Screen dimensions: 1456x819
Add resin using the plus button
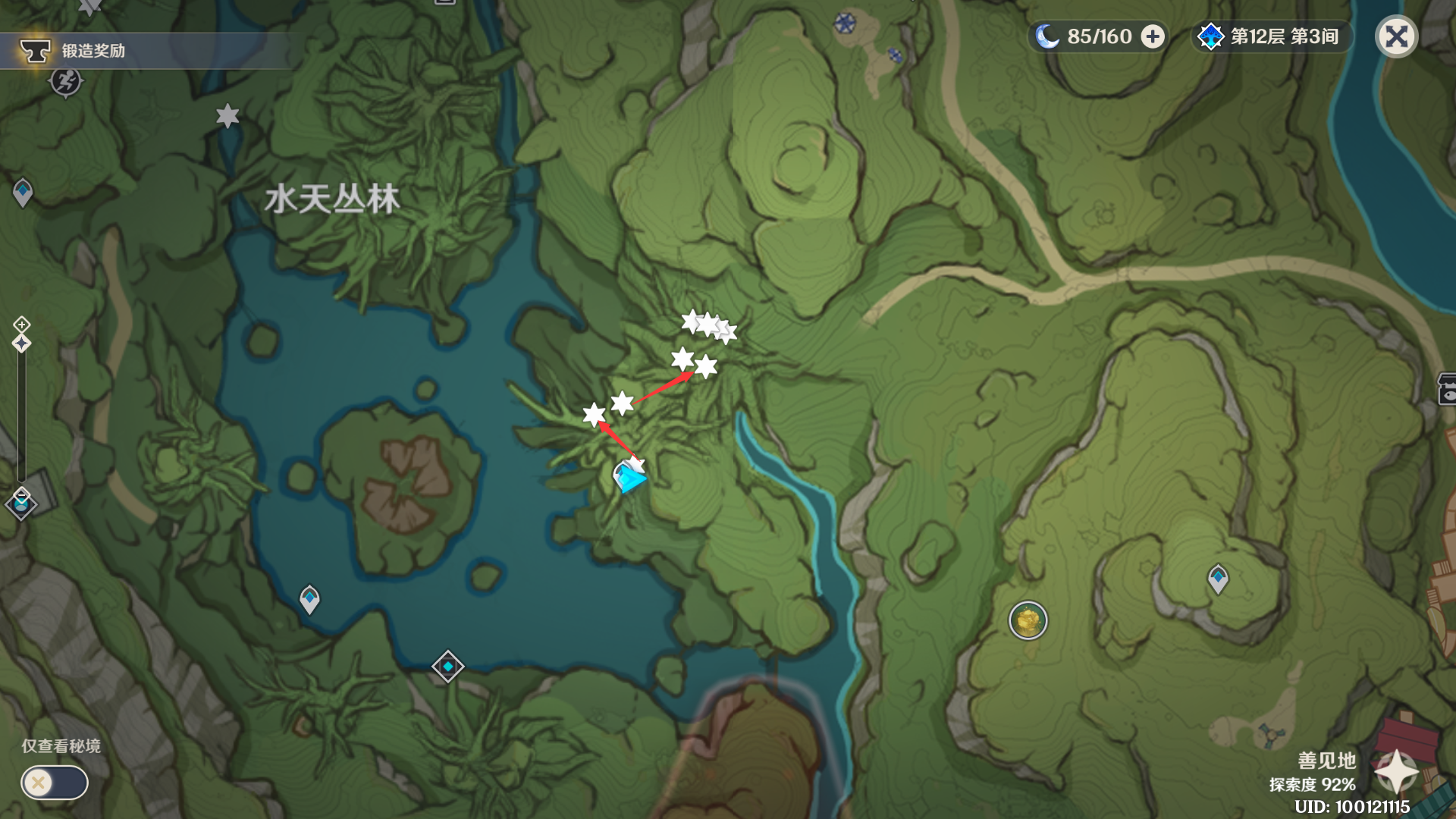pos(1153,36)
